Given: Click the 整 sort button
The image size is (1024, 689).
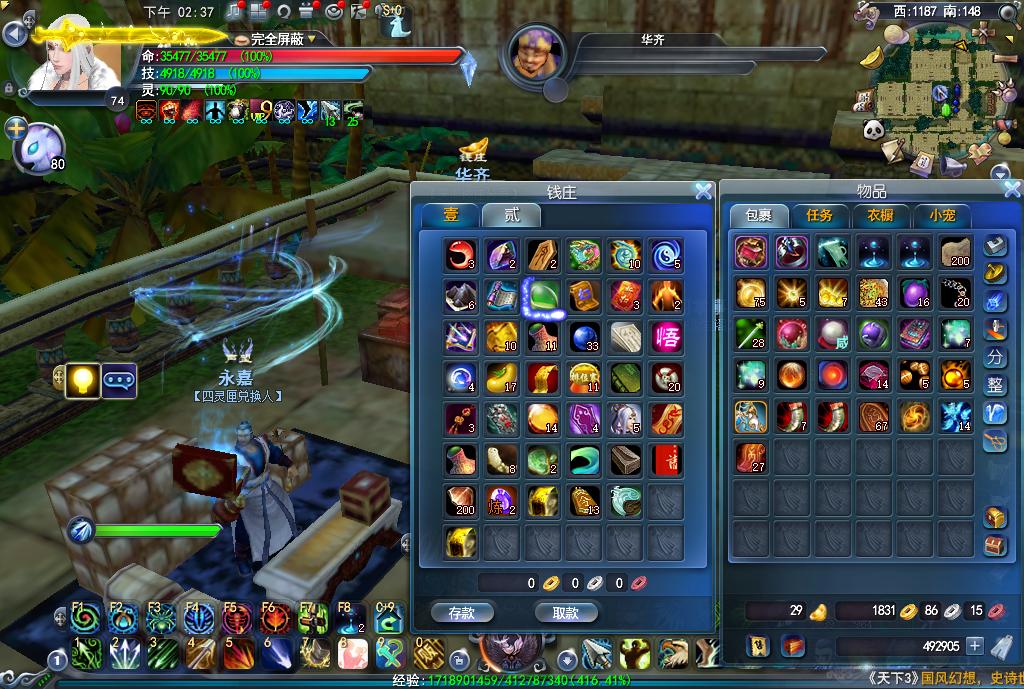Looking at the screenshot, I should (x=995, y=385).
